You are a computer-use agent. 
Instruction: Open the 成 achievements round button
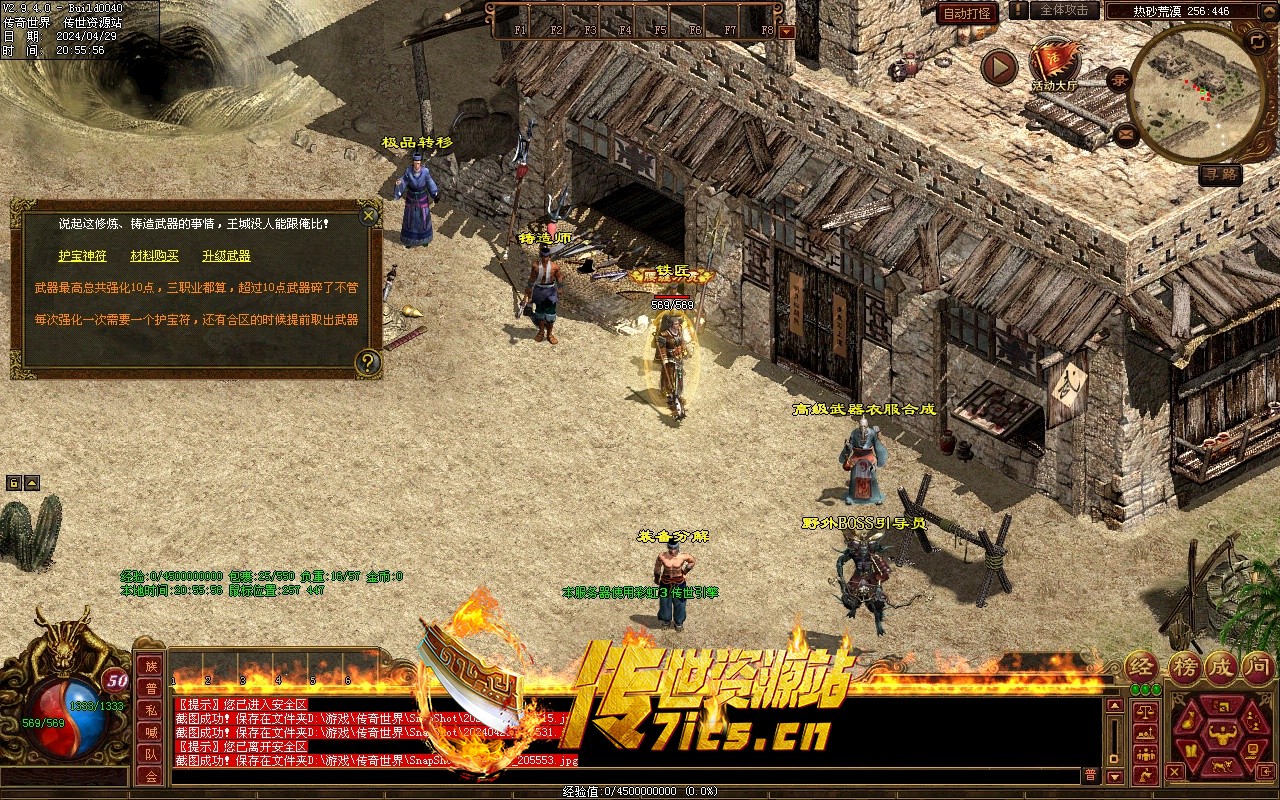[1222, 666]
